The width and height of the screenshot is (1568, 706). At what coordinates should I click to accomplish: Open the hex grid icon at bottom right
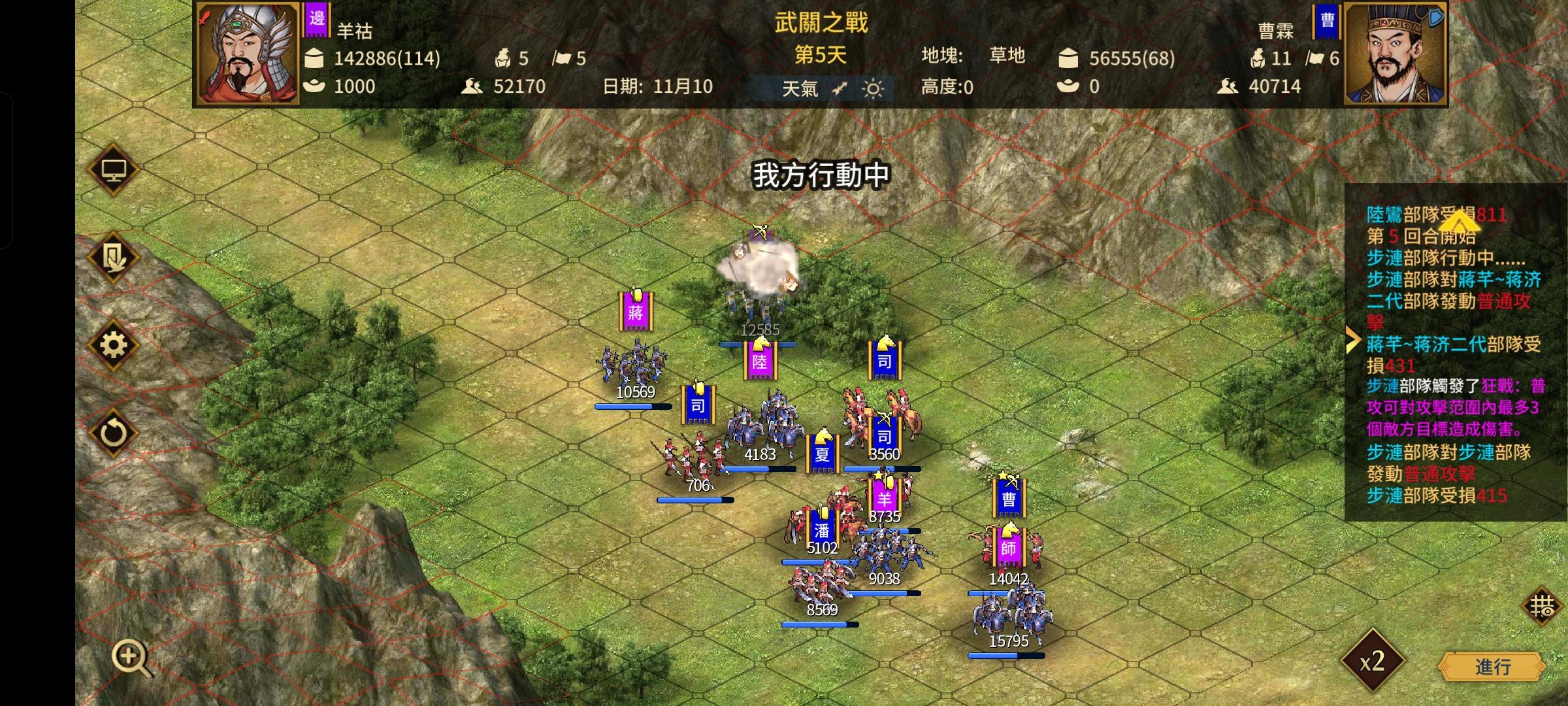click(1541, 607)
